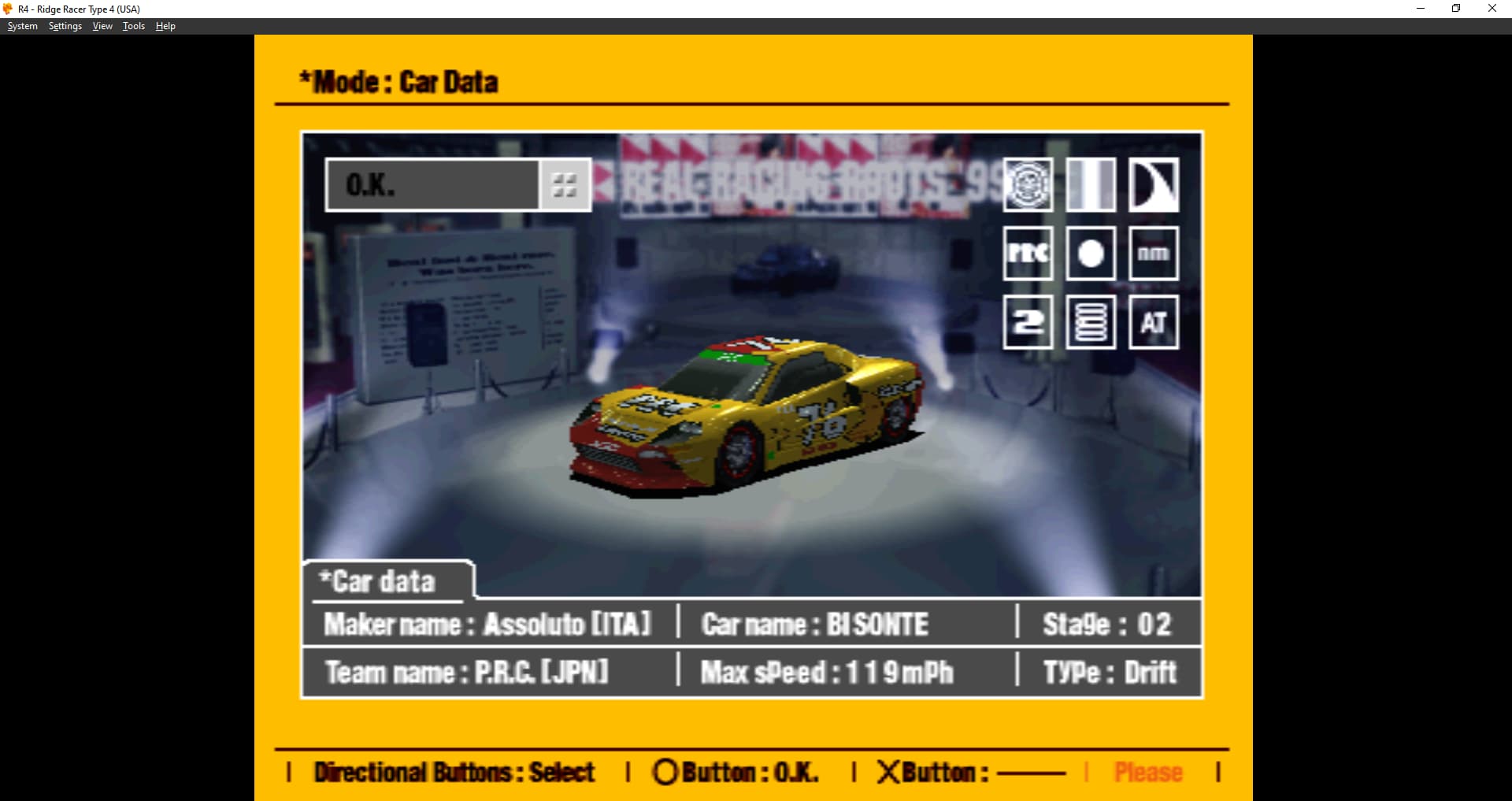
Task: Click the PRC team icon
Action: [x=1028, y=254]
